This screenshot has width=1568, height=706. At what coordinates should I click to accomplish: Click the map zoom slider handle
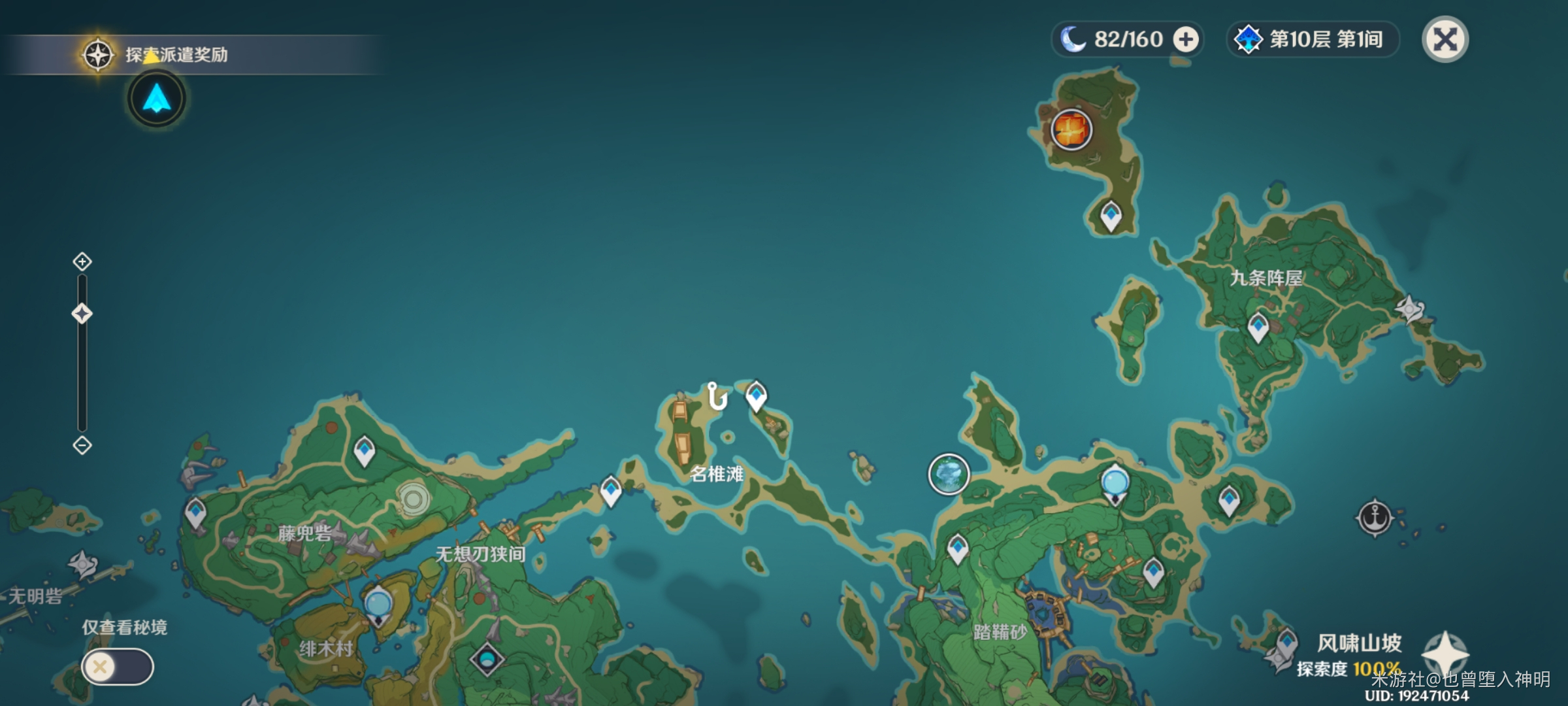pos(82,314)
